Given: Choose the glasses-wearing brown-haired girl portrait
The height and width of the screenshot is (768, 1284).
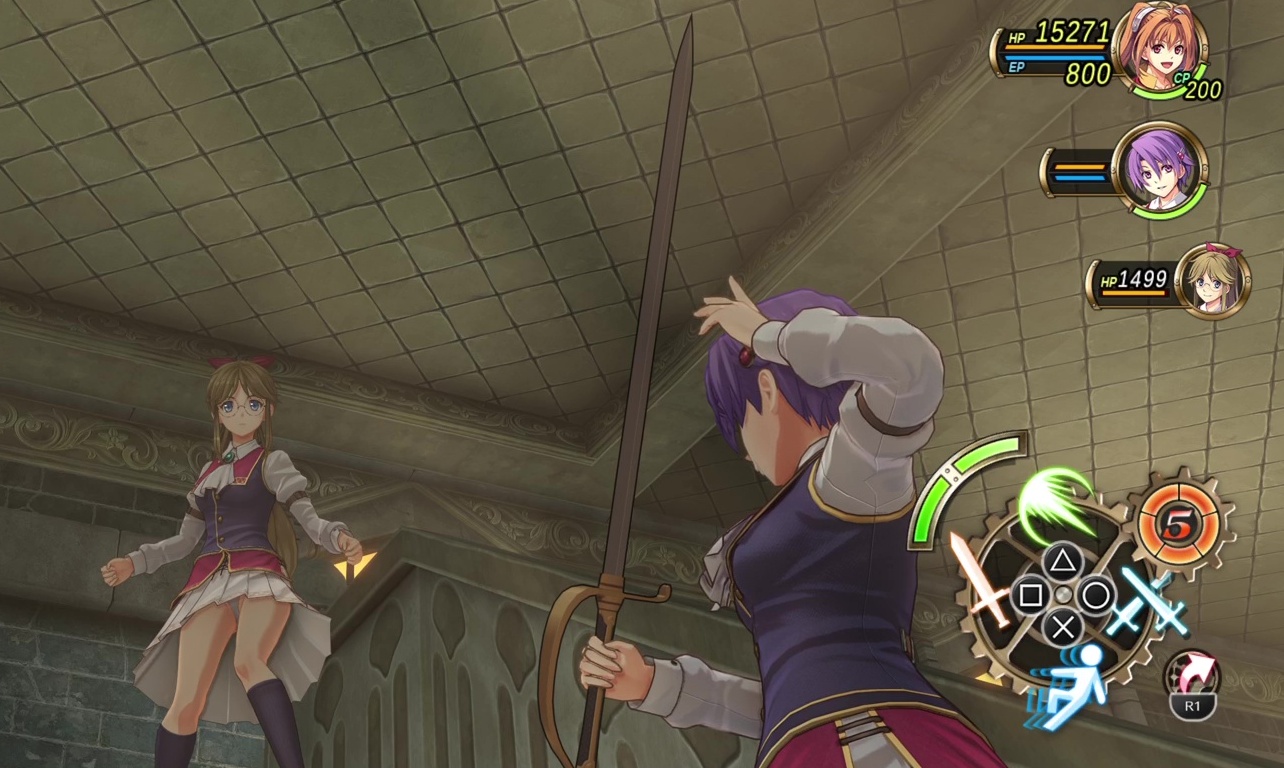Looking at the screenshot, I should (x=1212, y=280).
